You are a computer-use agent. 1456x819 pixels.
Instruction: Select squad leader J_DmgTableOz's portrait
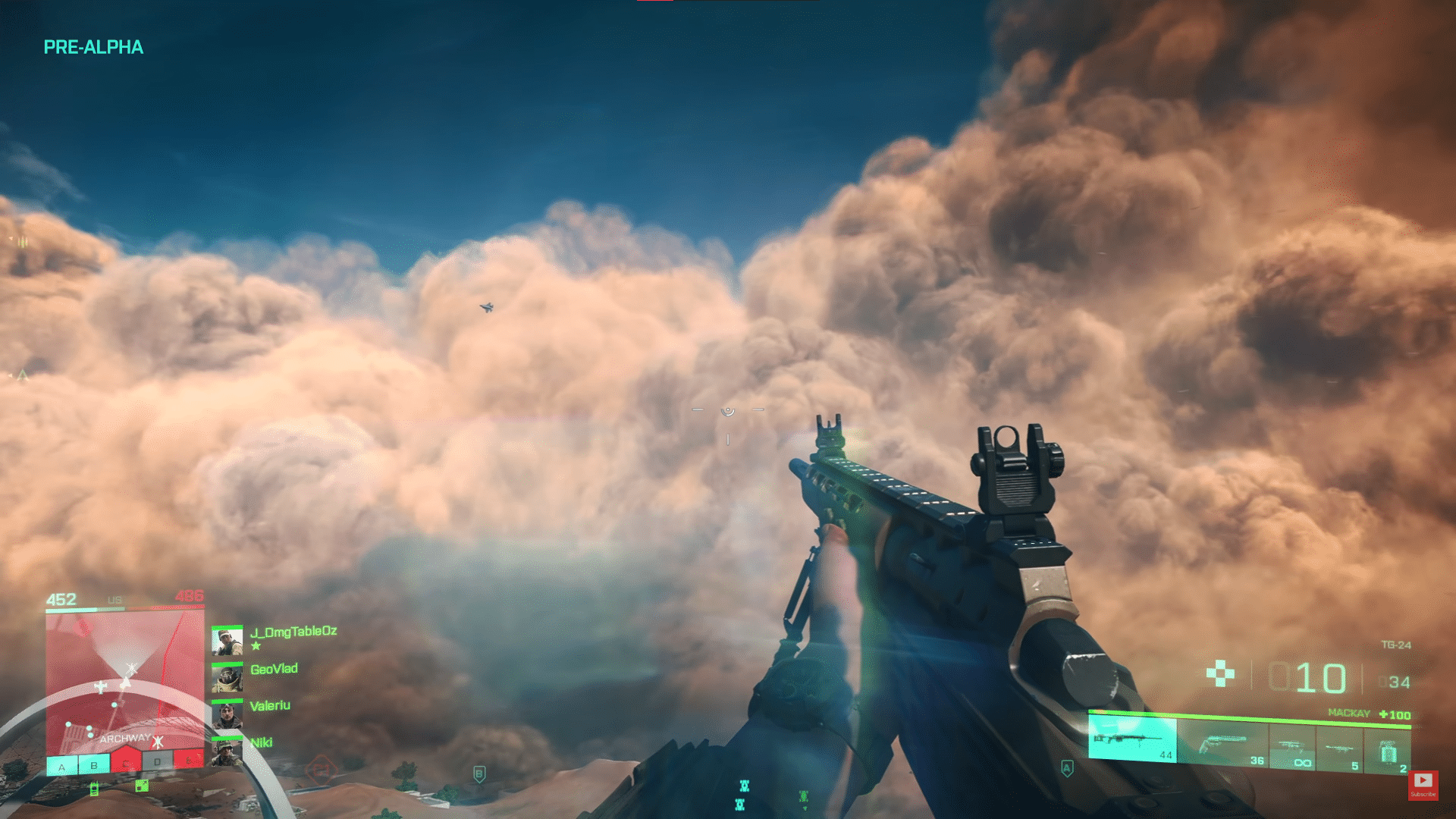click(x=227, y=641)
